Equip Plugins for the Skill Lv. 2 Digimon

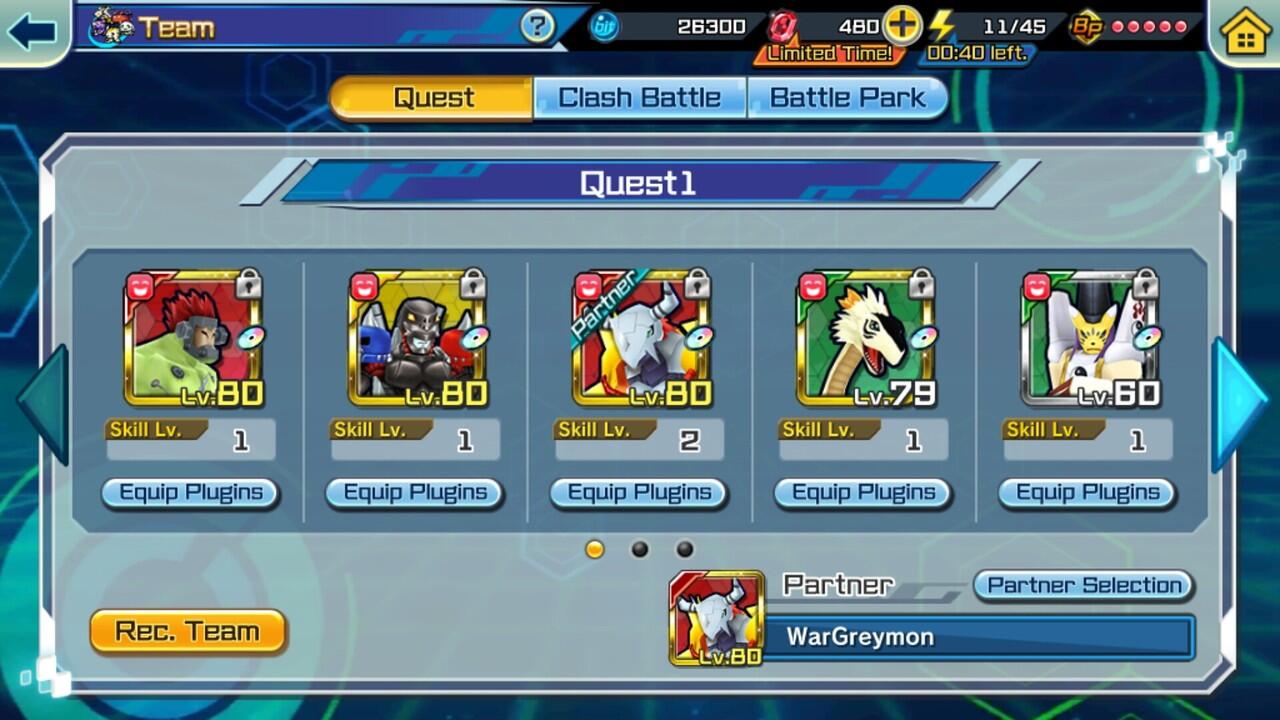[x=640, y=493]
